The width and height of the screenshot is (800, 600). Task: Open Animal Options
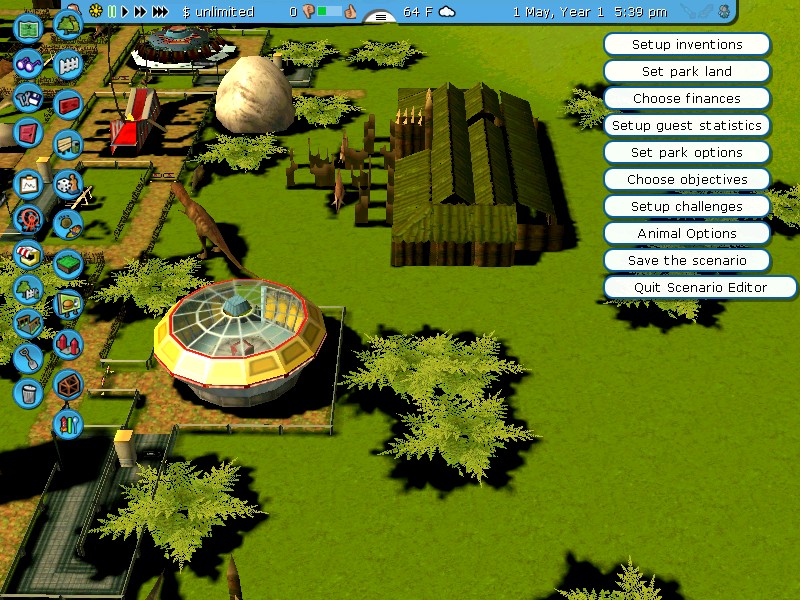pyautogui.click(x=686, y=234)
